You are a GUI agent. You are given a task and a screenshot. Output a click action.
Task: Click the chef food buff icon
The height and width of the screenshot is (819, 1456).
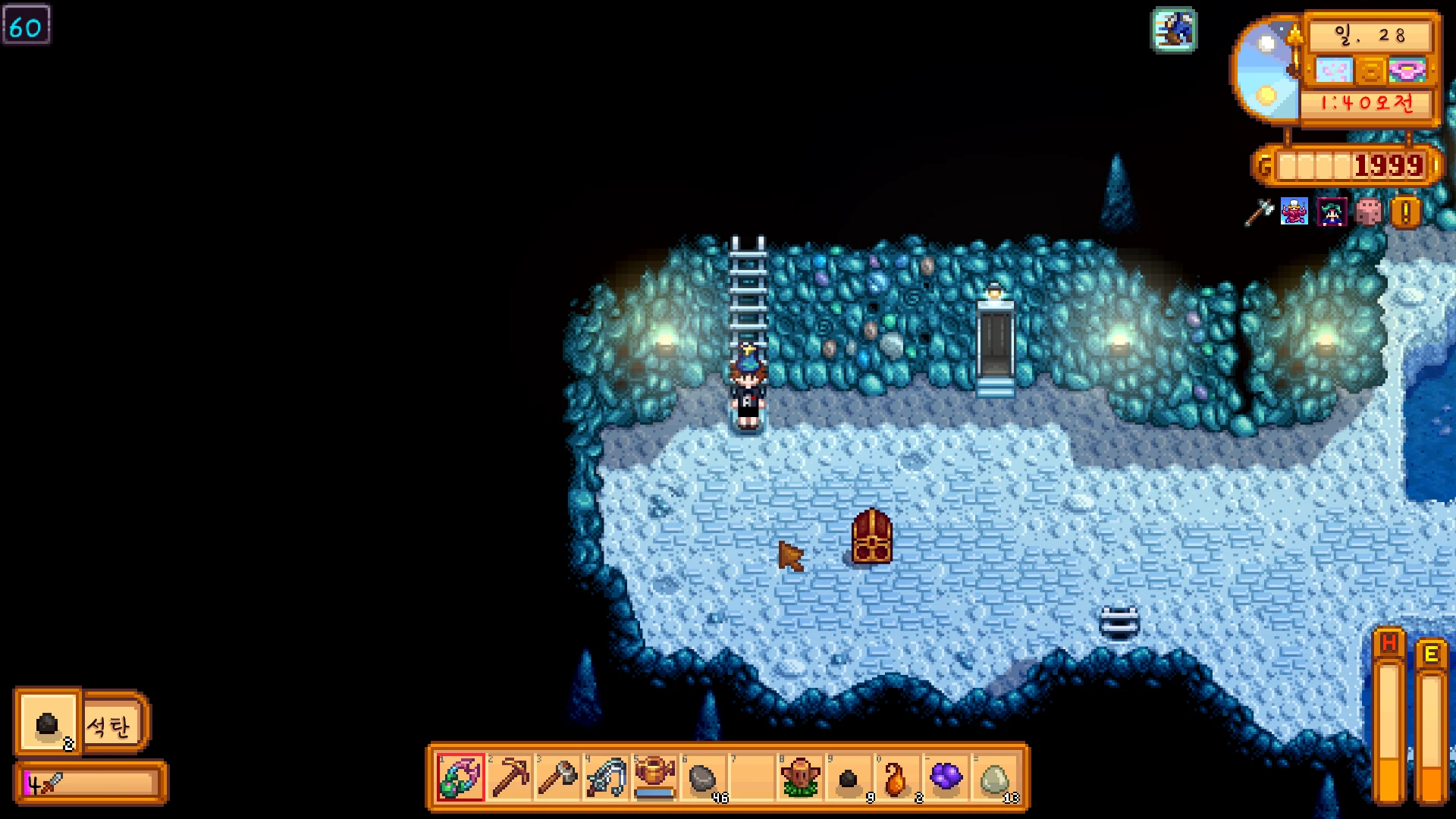click(1294, 212)
